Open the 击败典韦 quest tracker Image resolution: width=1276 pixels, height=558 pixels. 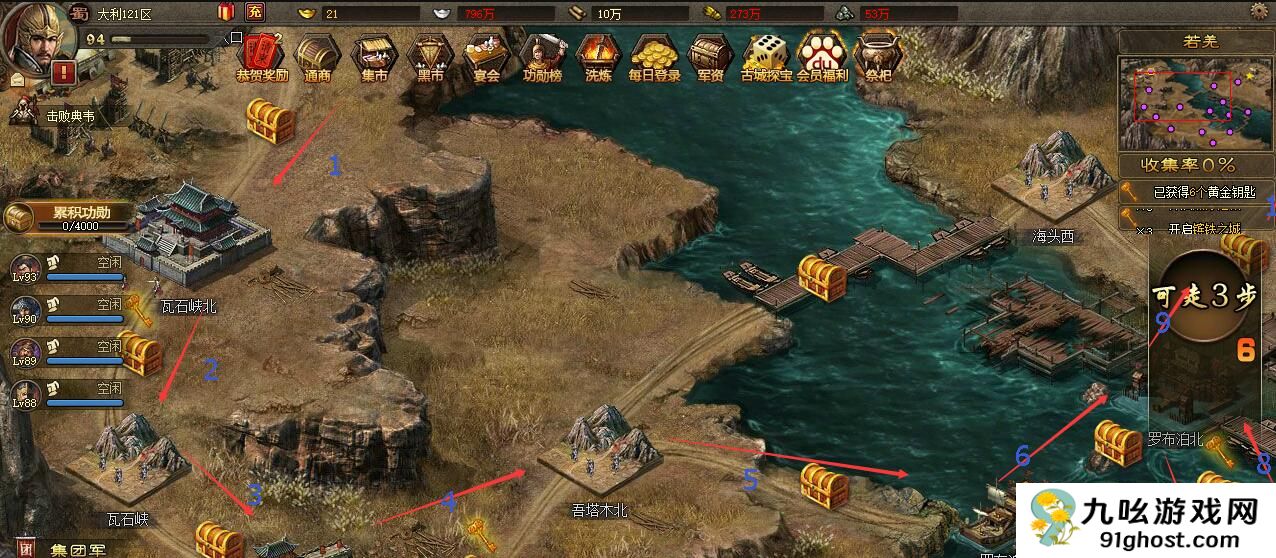pos(60,115)
